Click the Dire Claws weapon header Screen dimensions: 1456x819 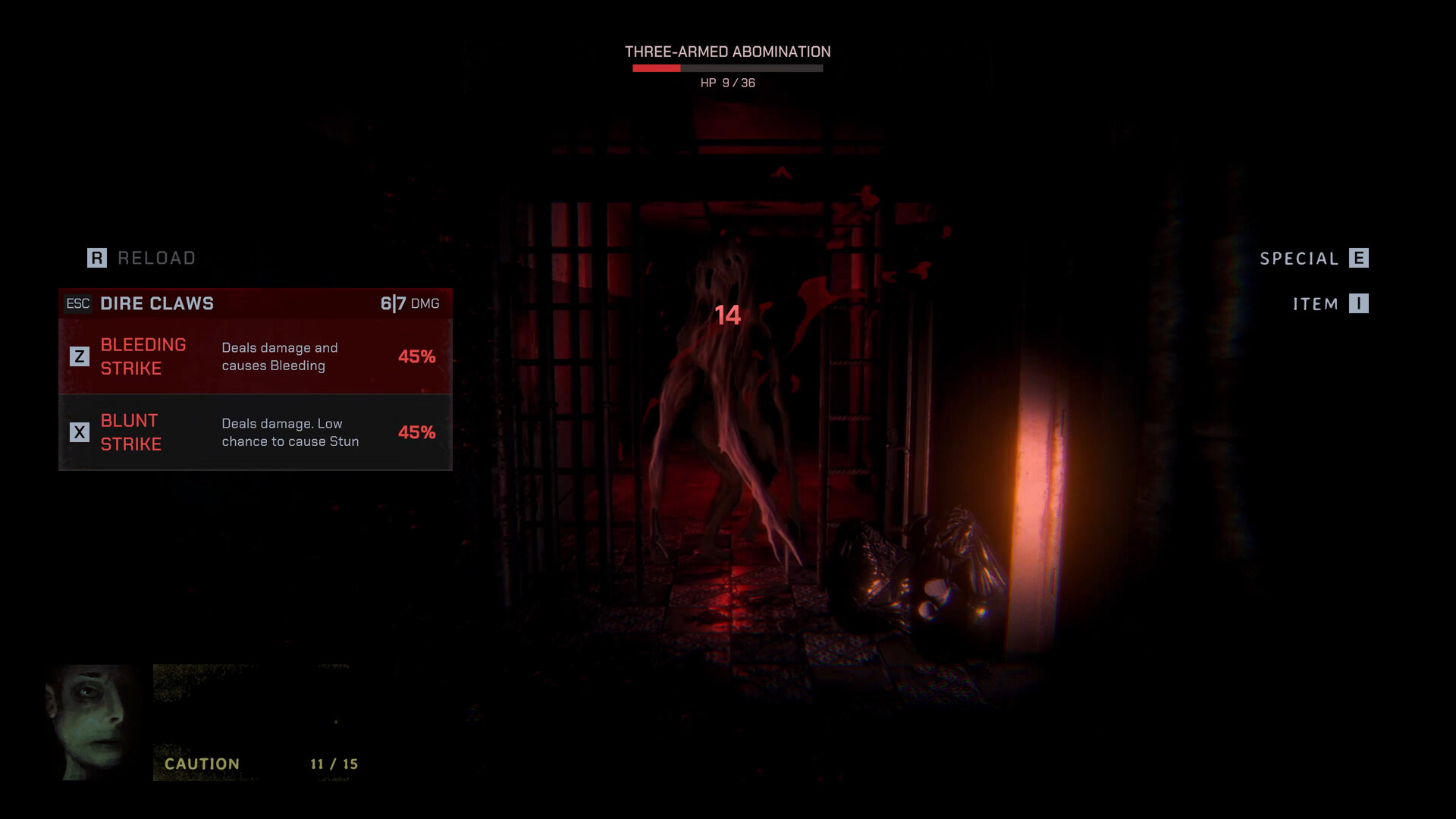coord(255,303)
